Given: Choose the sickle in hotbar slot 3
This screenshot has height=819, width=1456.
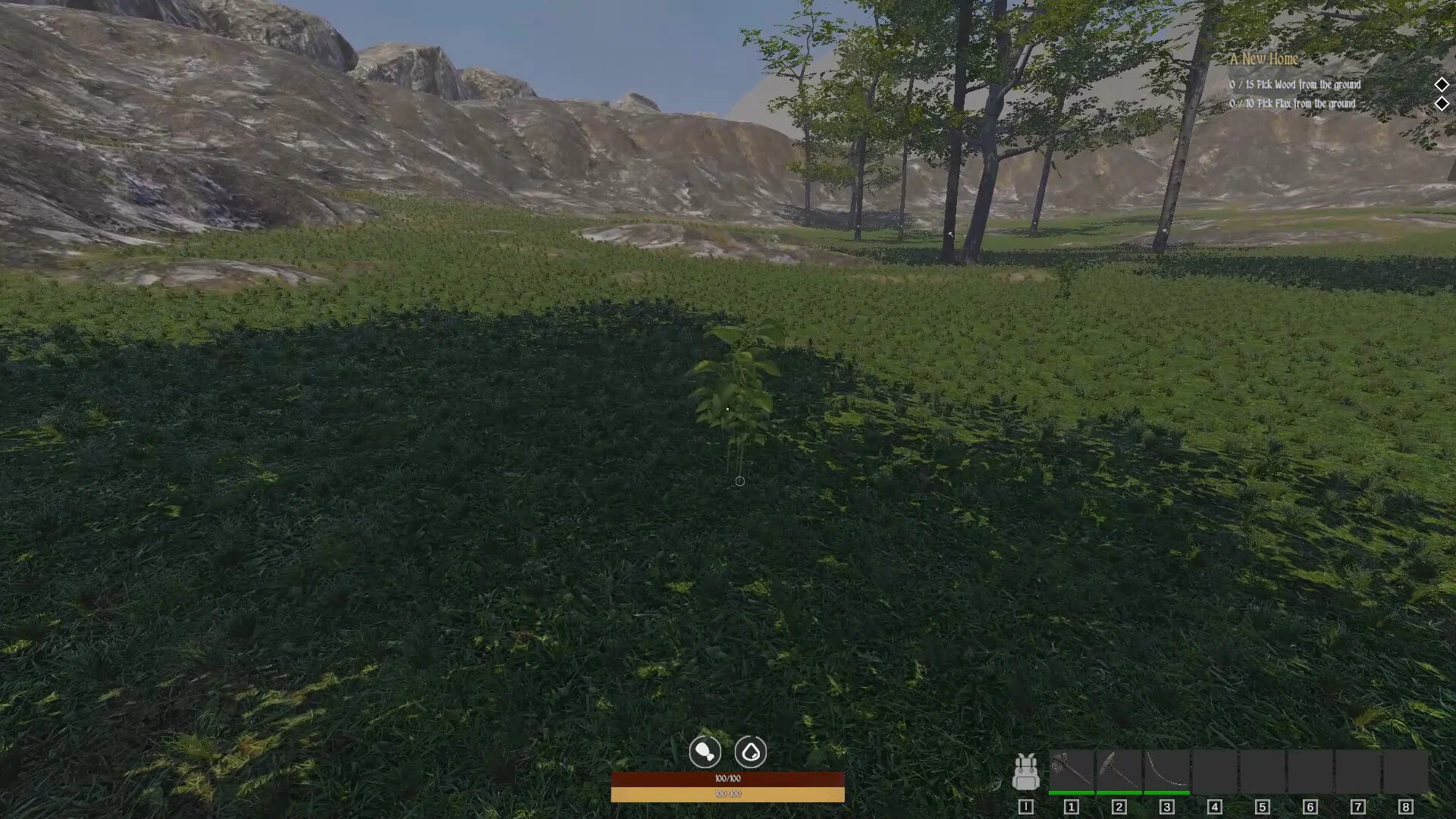Looking at the screenshot, I should pyautogui.click(x=1167, y=771).
